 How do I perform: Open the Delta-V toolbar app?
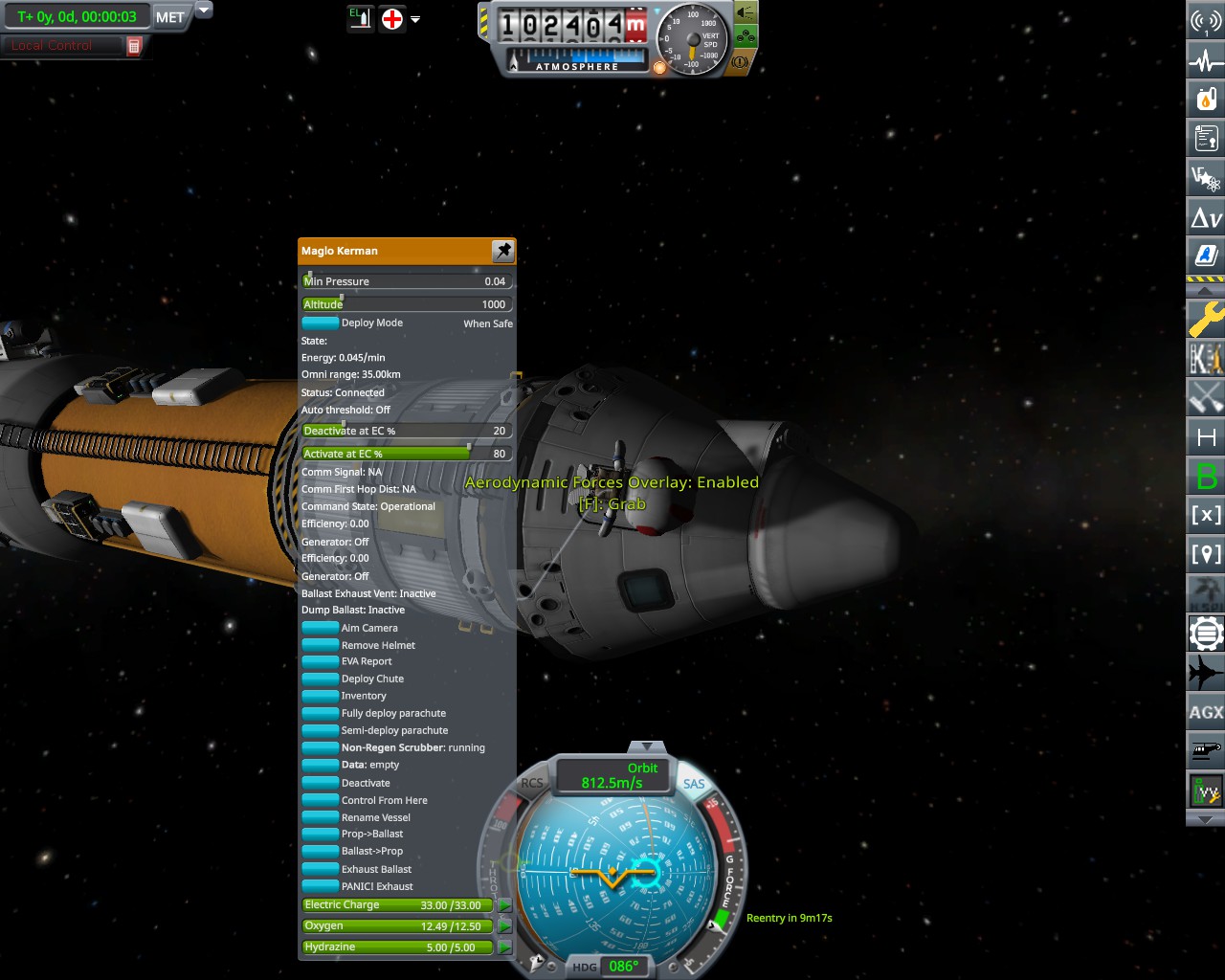(1206, 218)
